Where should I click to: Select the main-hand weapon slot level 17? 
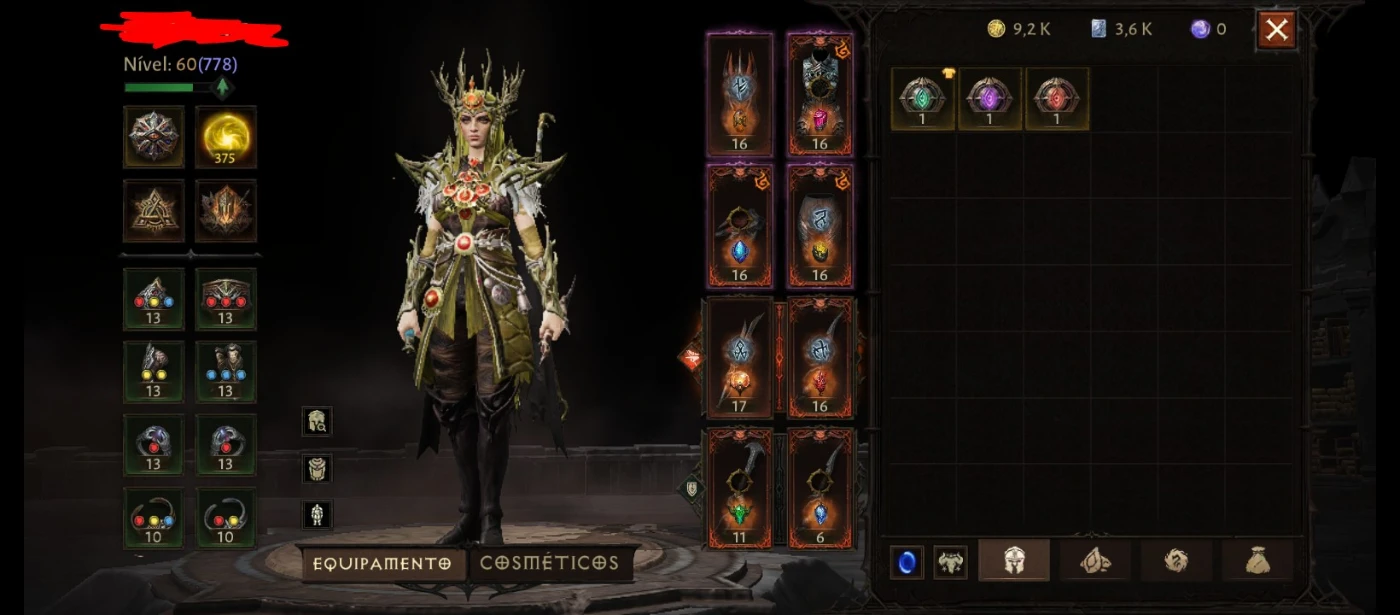click(740, 358)
